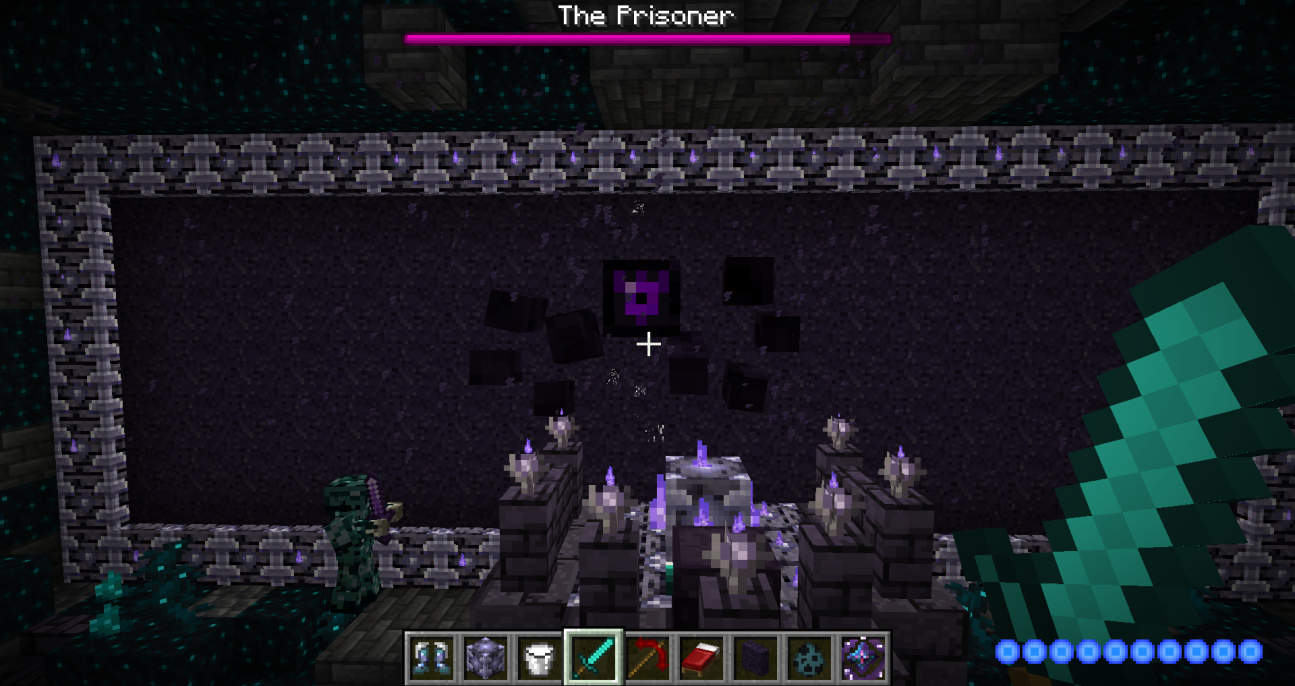The width and height of the screenshot is (1295, 686).
Task: Select the diamond sword slot
Action: click(594, 658)
